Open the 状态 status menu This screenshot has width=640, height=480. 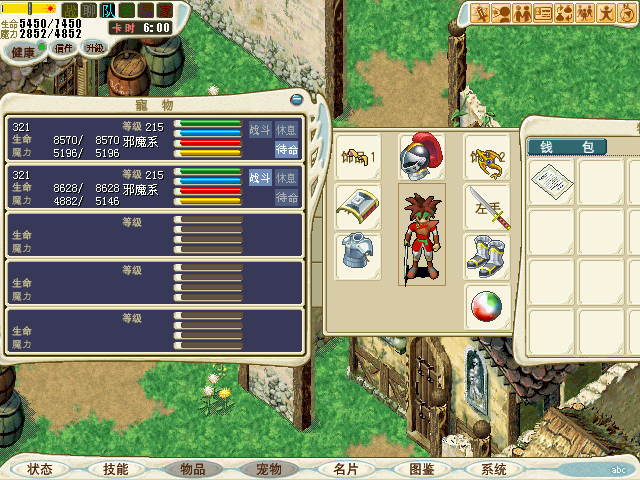tap(40, 469)
